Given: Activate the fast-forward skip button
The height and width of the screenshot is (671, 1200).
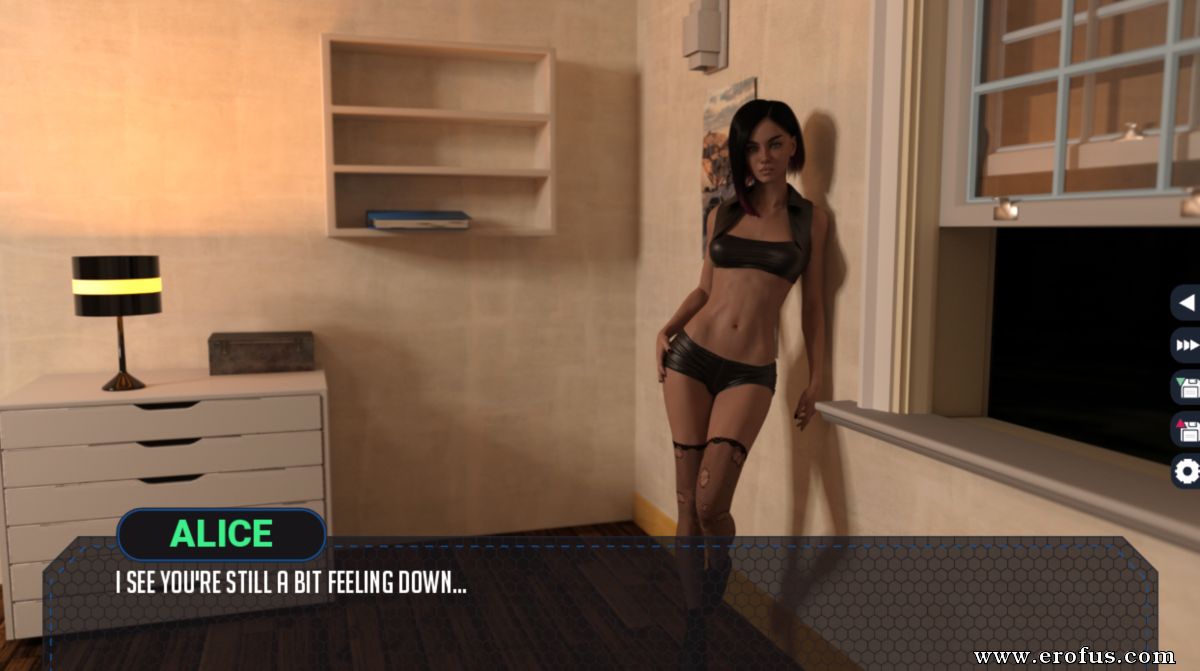Looking at the screenshot, I should (1187, 345).
